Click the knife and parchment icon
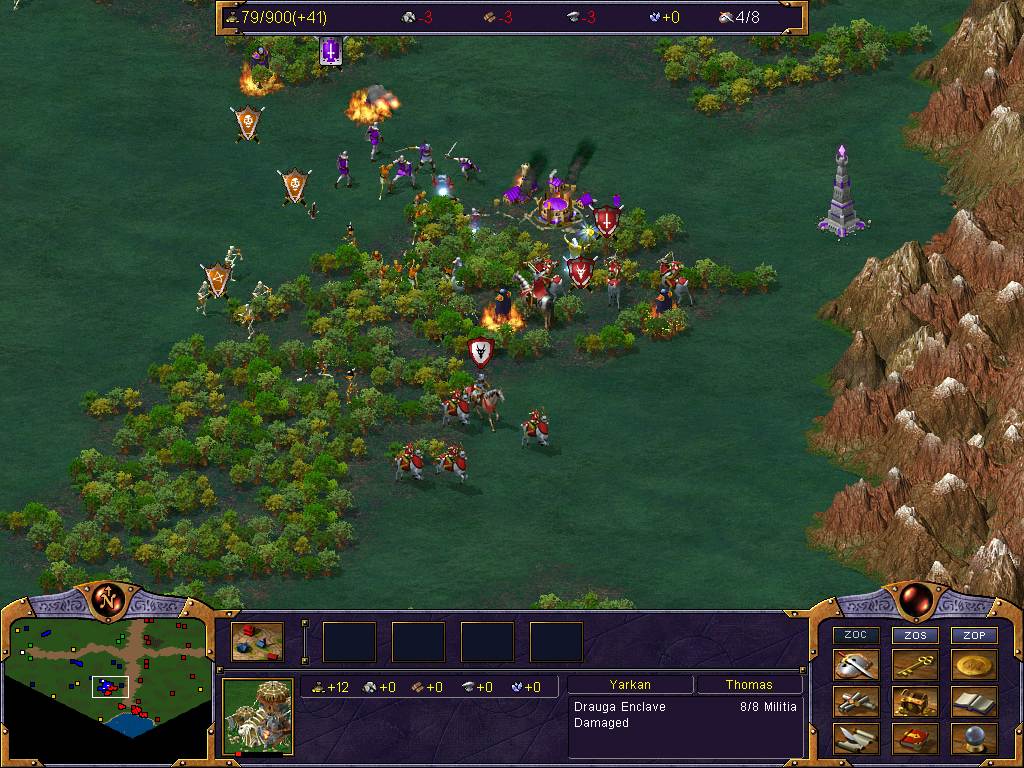Screen dimensions: 1024x768 (x=857, y=739)
